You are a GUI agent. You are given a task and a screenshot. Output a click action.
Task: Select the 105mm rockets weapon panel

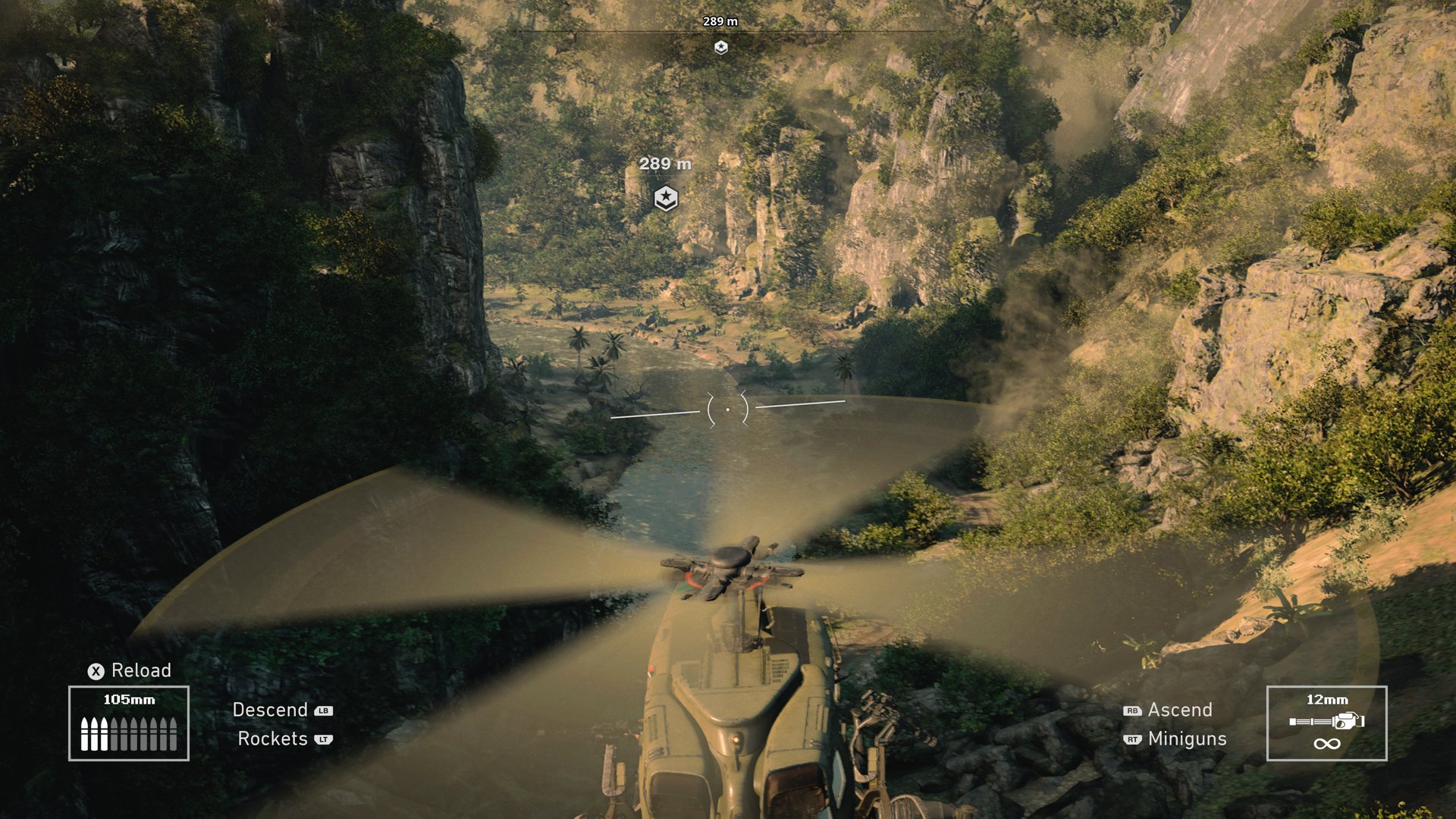(129, 723)
